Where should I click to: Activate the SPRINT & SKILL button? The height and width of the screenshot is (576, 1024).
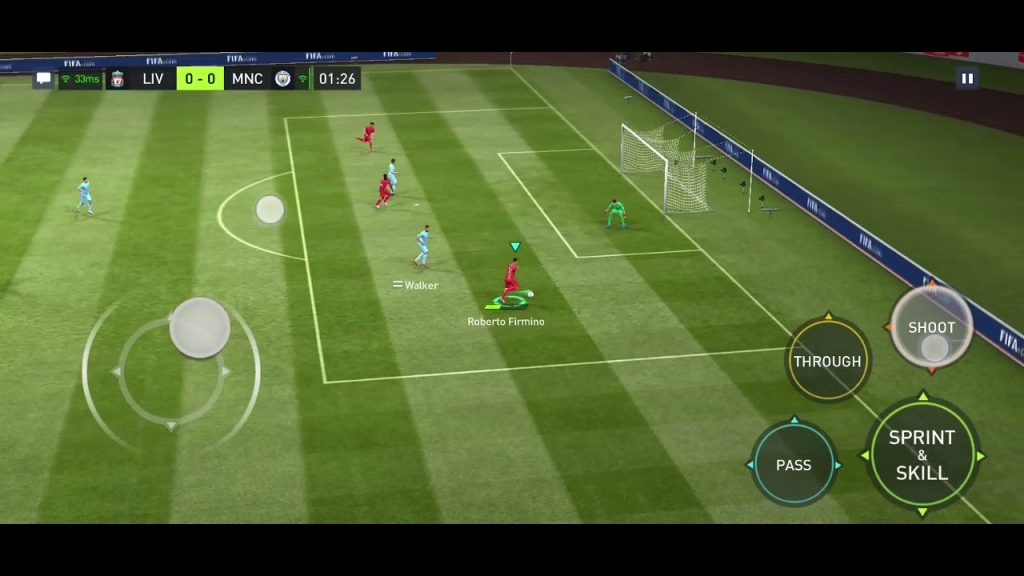[921, 455]
